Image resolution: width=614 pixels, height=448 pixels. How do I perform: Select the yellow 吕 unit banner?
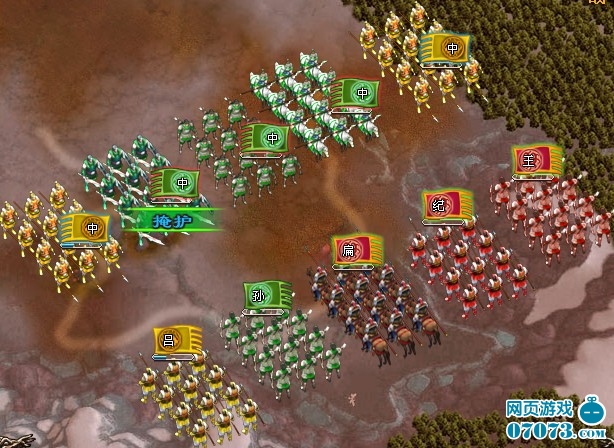pos(171,340)
